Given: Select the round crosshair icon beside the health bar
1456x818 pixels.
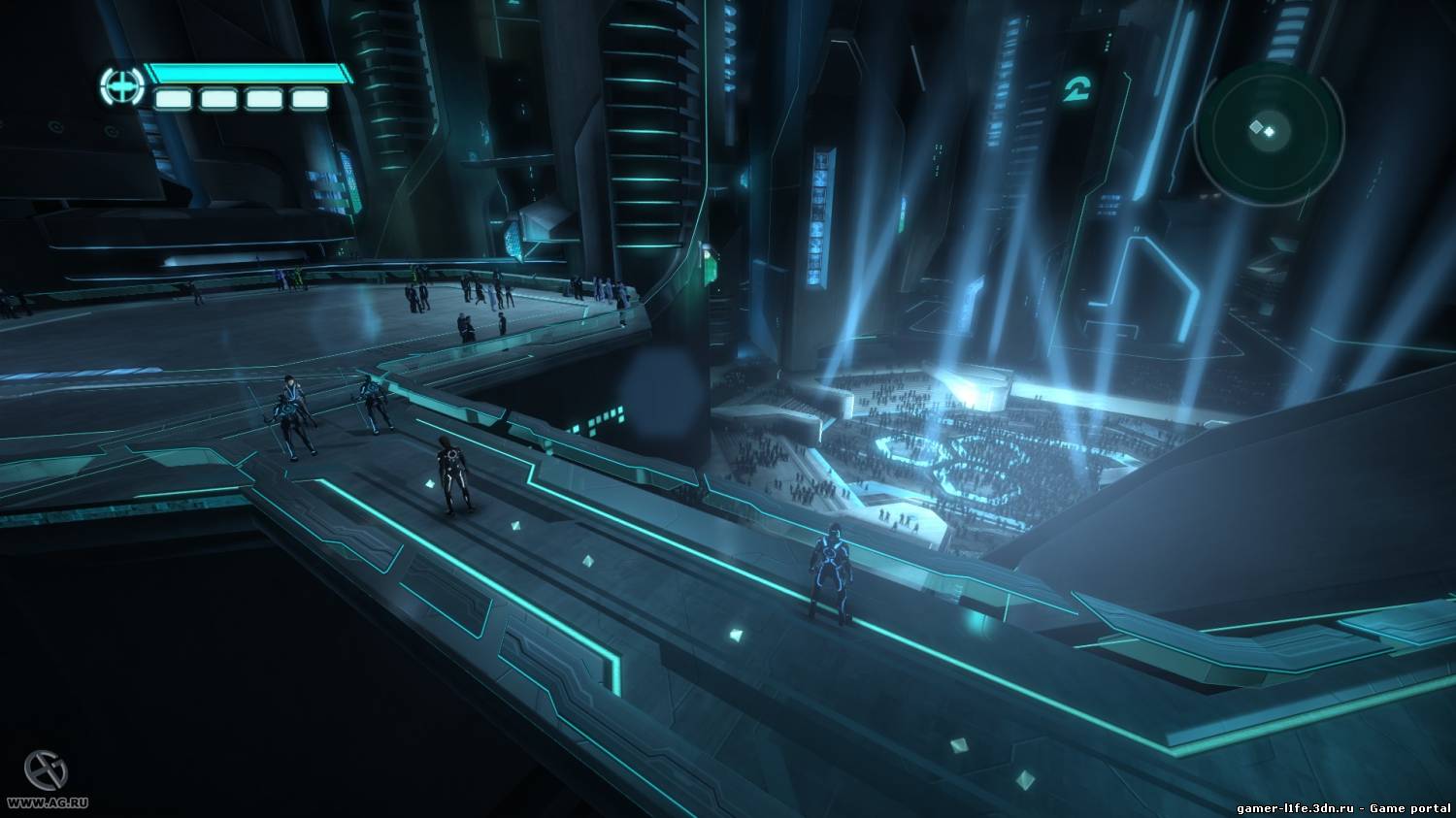Looking at the screenshot, I should pyautogui.click(x=121, y=86).
